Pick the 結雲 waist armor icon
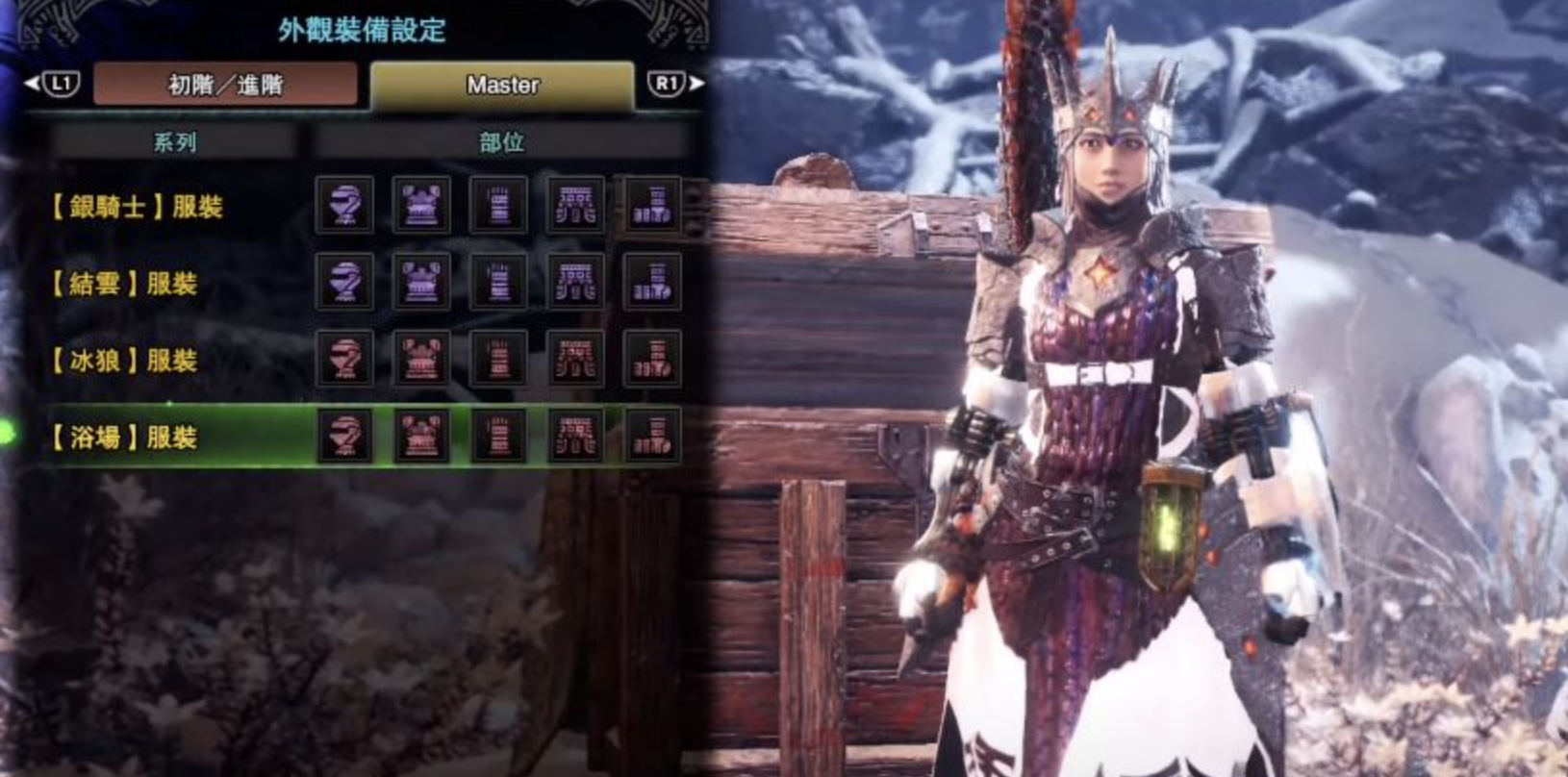This screenshot has width=1568, height=777. tap(575, 282)
